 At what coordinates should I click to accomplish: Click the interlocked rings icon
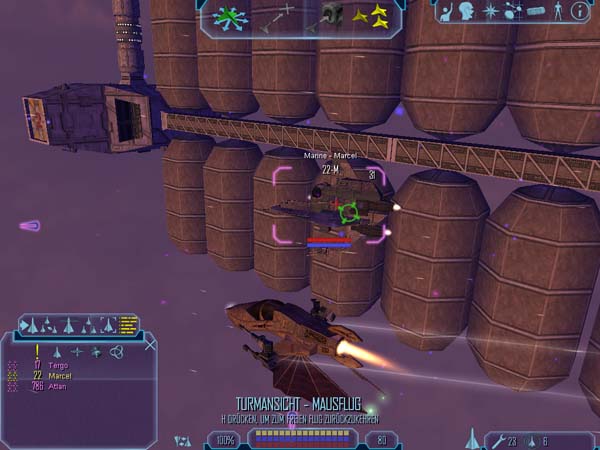coord(117,351)
